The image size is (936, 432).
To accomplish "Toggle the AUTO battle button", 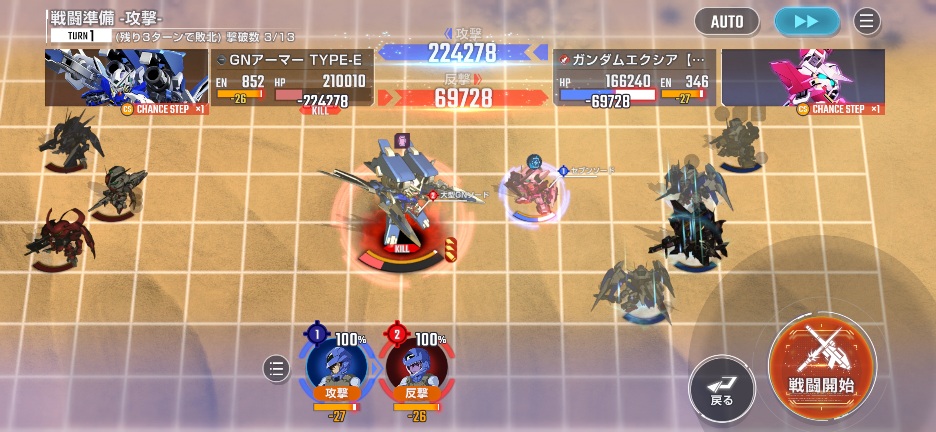I will coord(727,20).
